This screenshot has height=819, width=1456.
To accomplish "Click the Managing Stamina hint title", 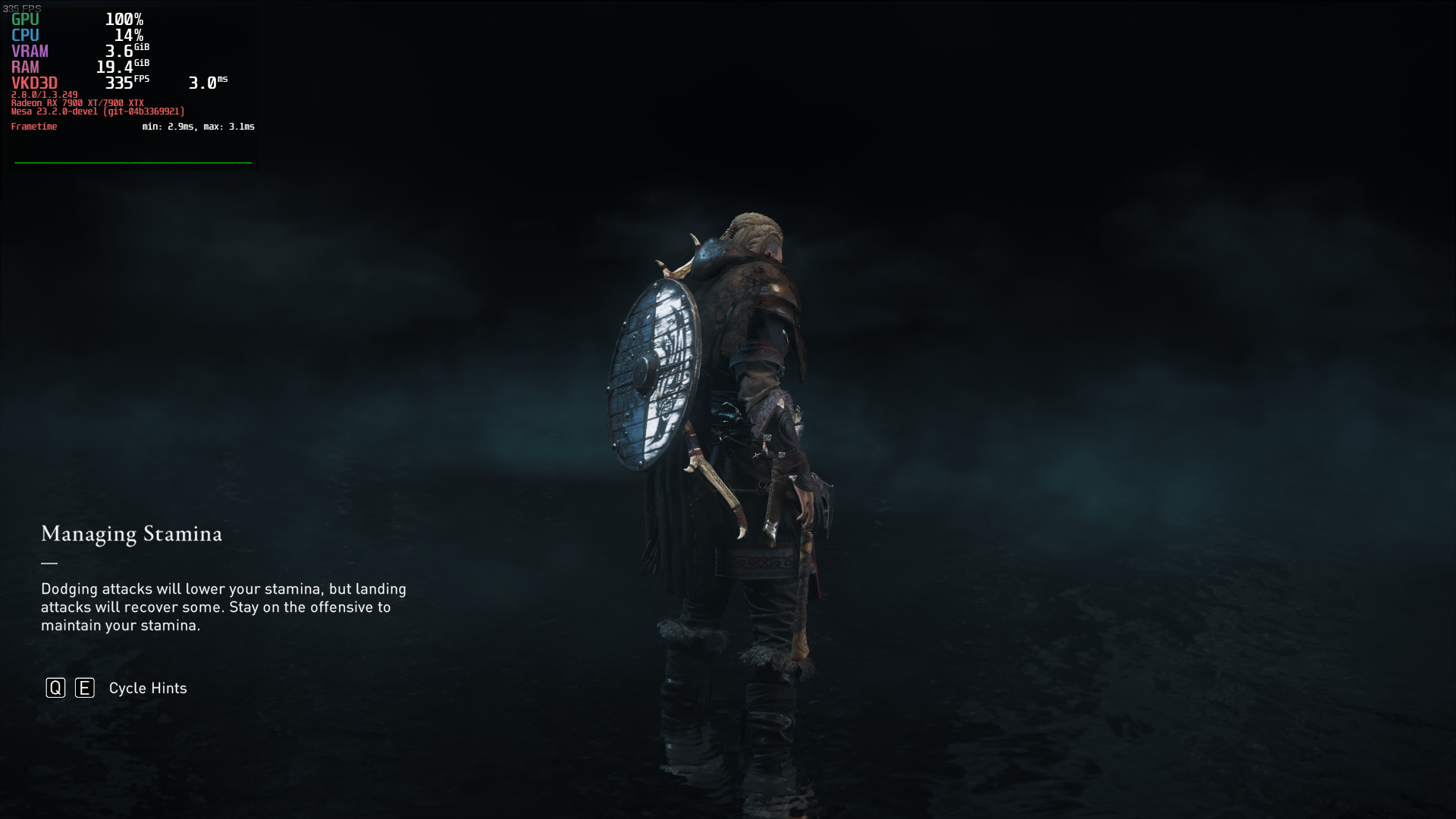I will click(x=131, y=535).
